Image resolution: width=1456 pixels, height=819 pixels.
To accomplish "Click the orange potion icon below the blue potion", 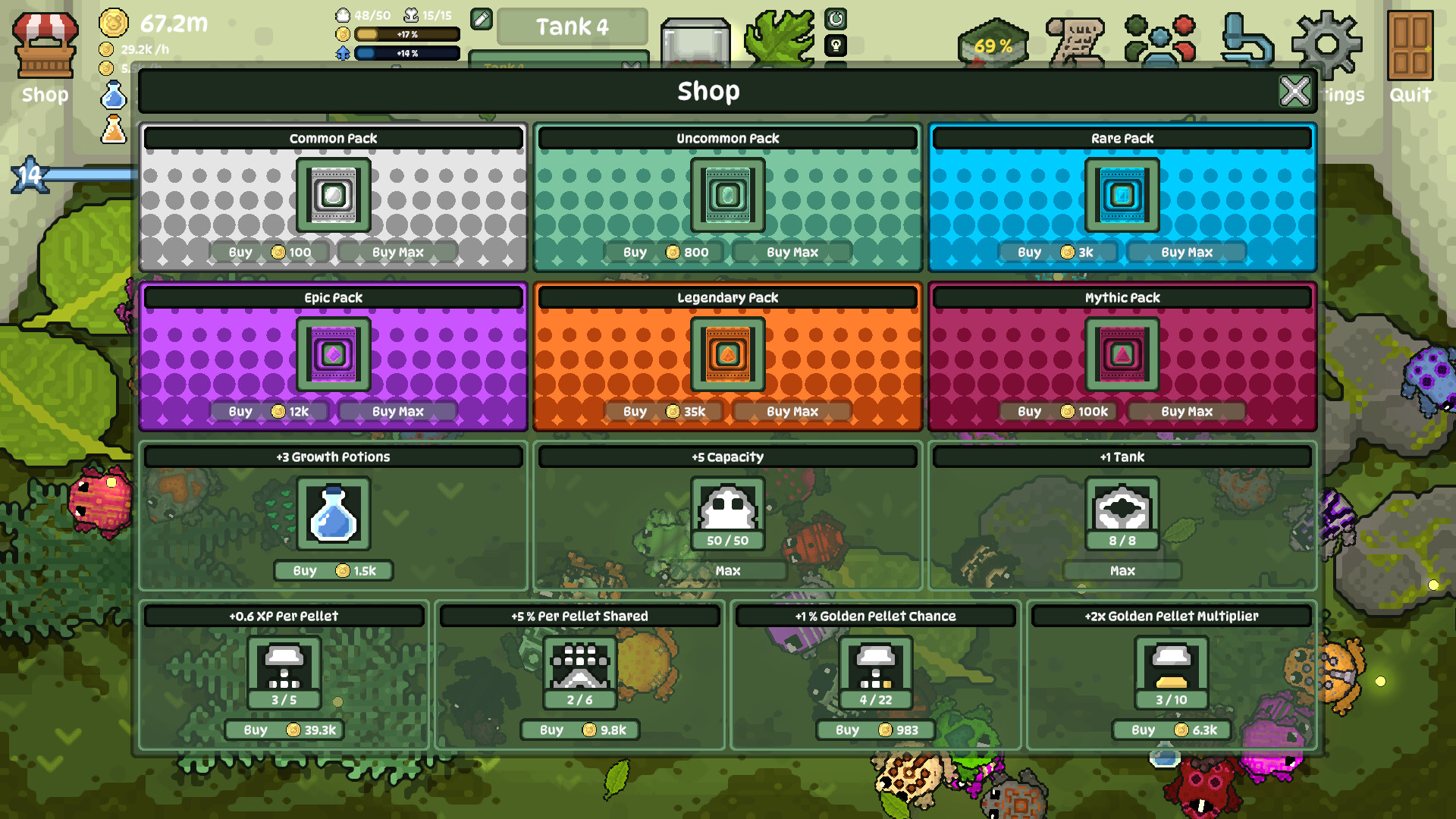I will pos(114,130).
